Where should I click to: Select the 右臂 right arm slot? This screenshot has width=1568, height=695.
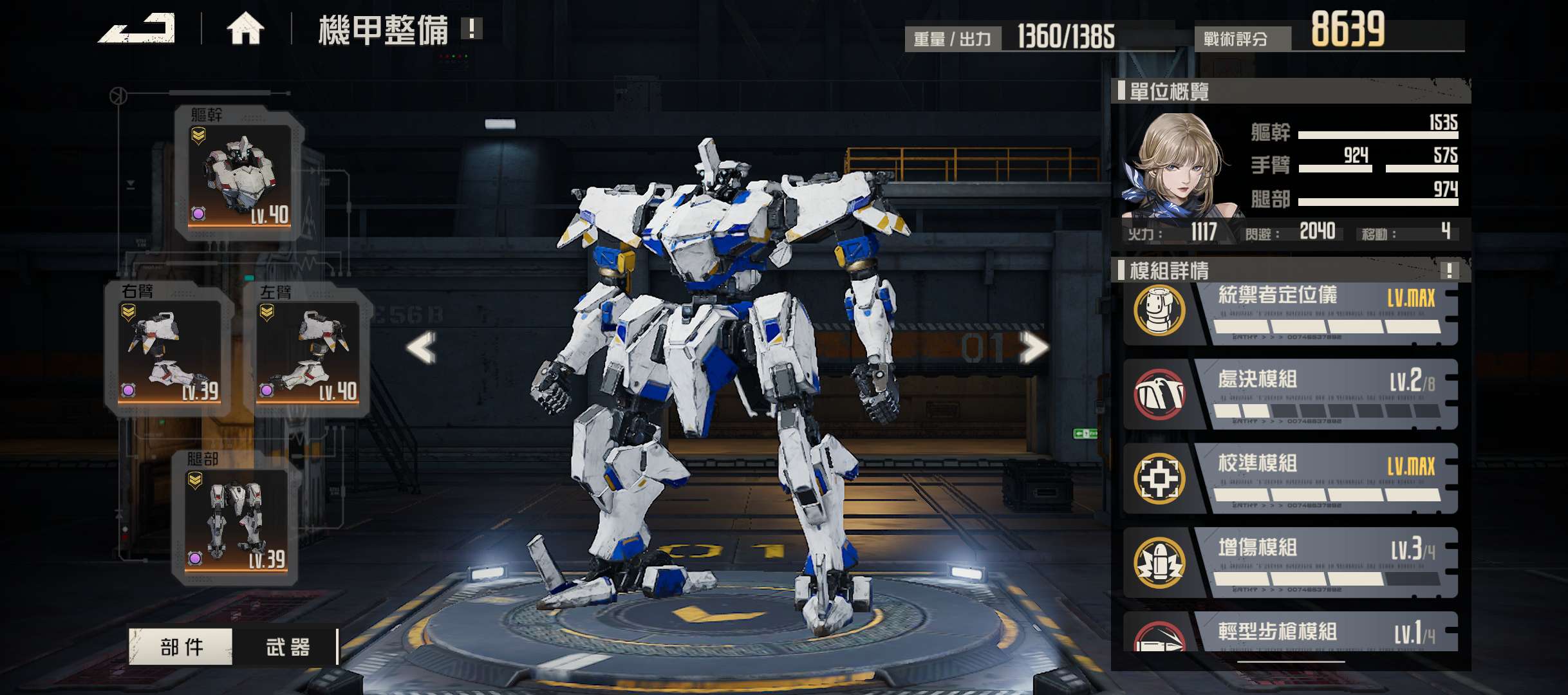170,349
